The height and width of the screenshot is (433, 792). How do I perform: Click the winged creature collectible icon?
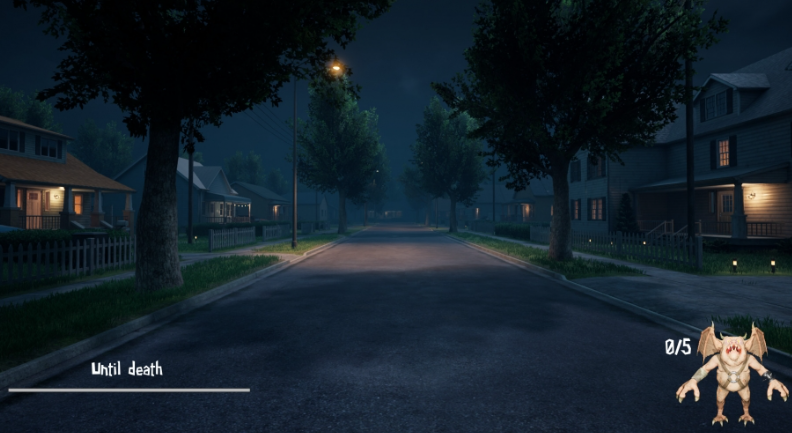[x=732, y=374]
